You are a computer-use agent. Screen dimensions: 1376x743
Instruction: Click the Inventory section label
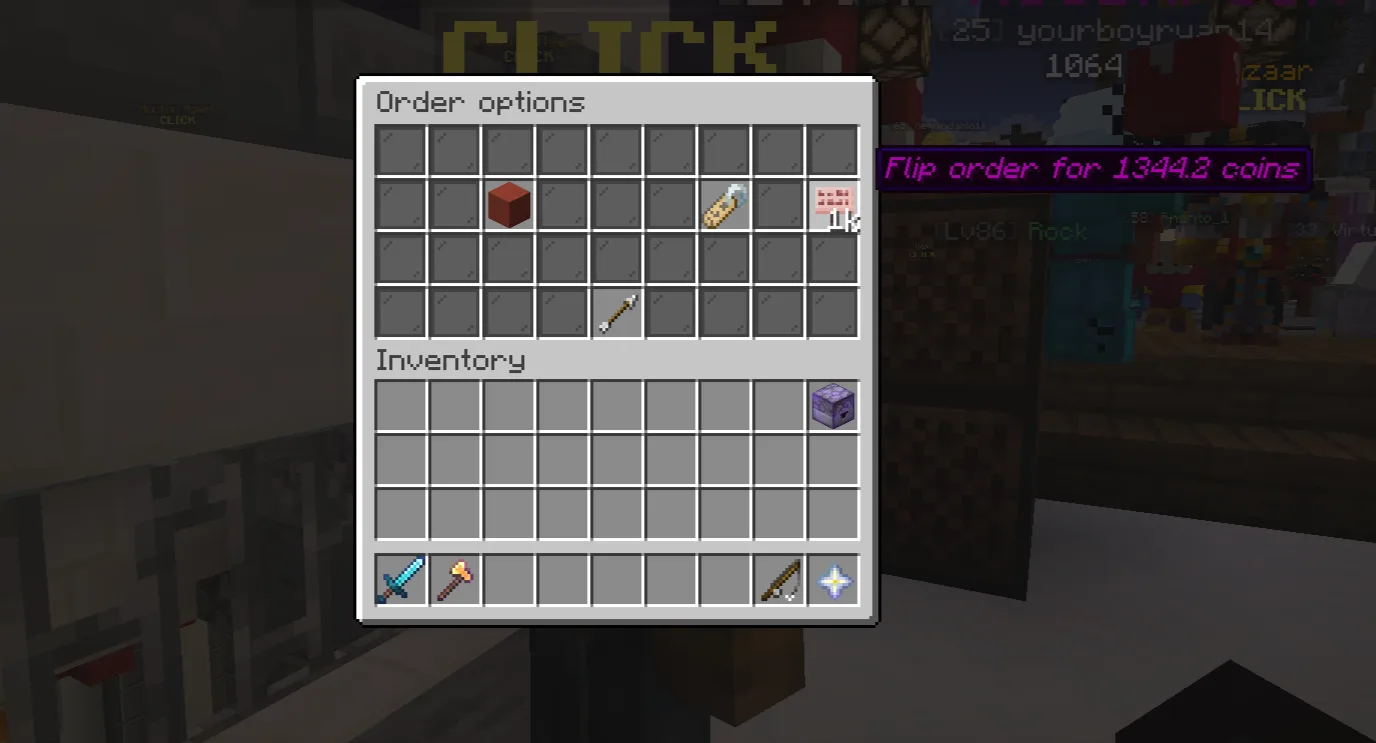450,361
